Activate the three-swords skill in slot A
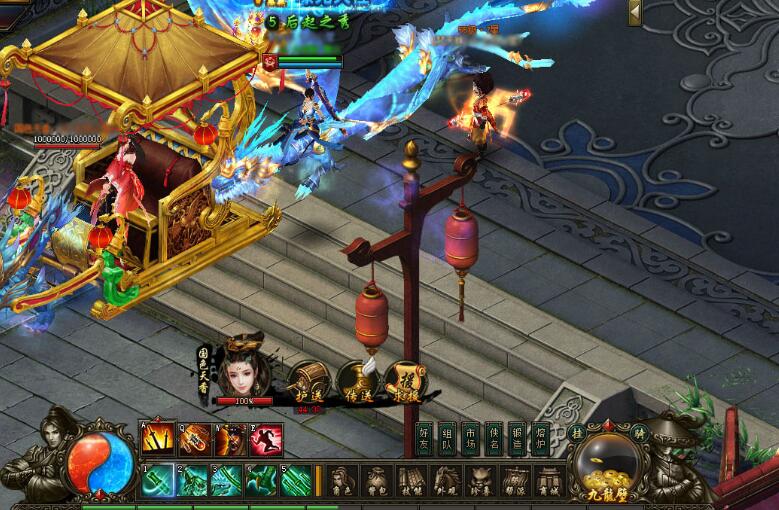 [x=158, y=438]
